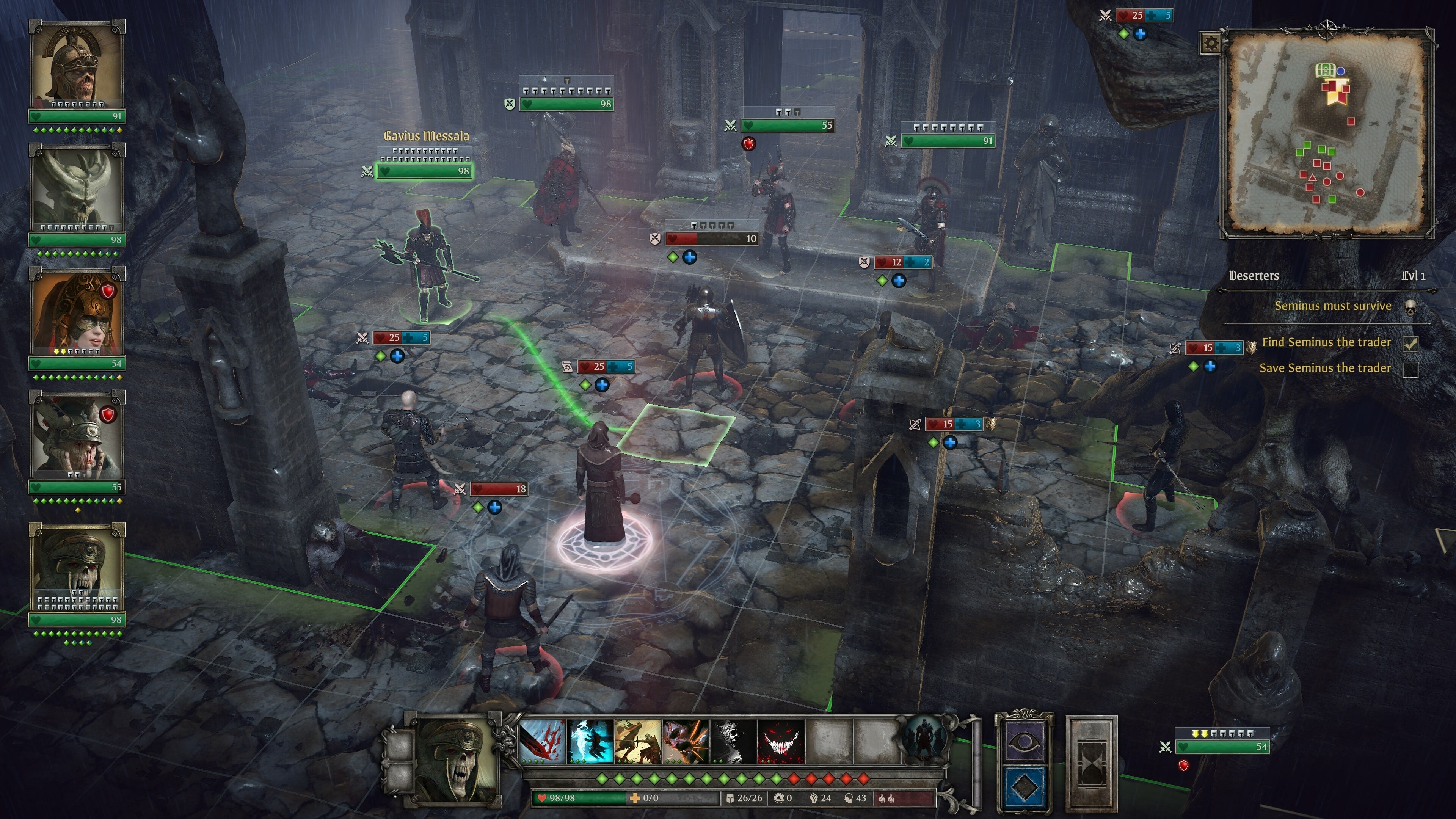Open settings with the gear icon
Screen dimensions: 1456x819
click(x=1210, y=43)
